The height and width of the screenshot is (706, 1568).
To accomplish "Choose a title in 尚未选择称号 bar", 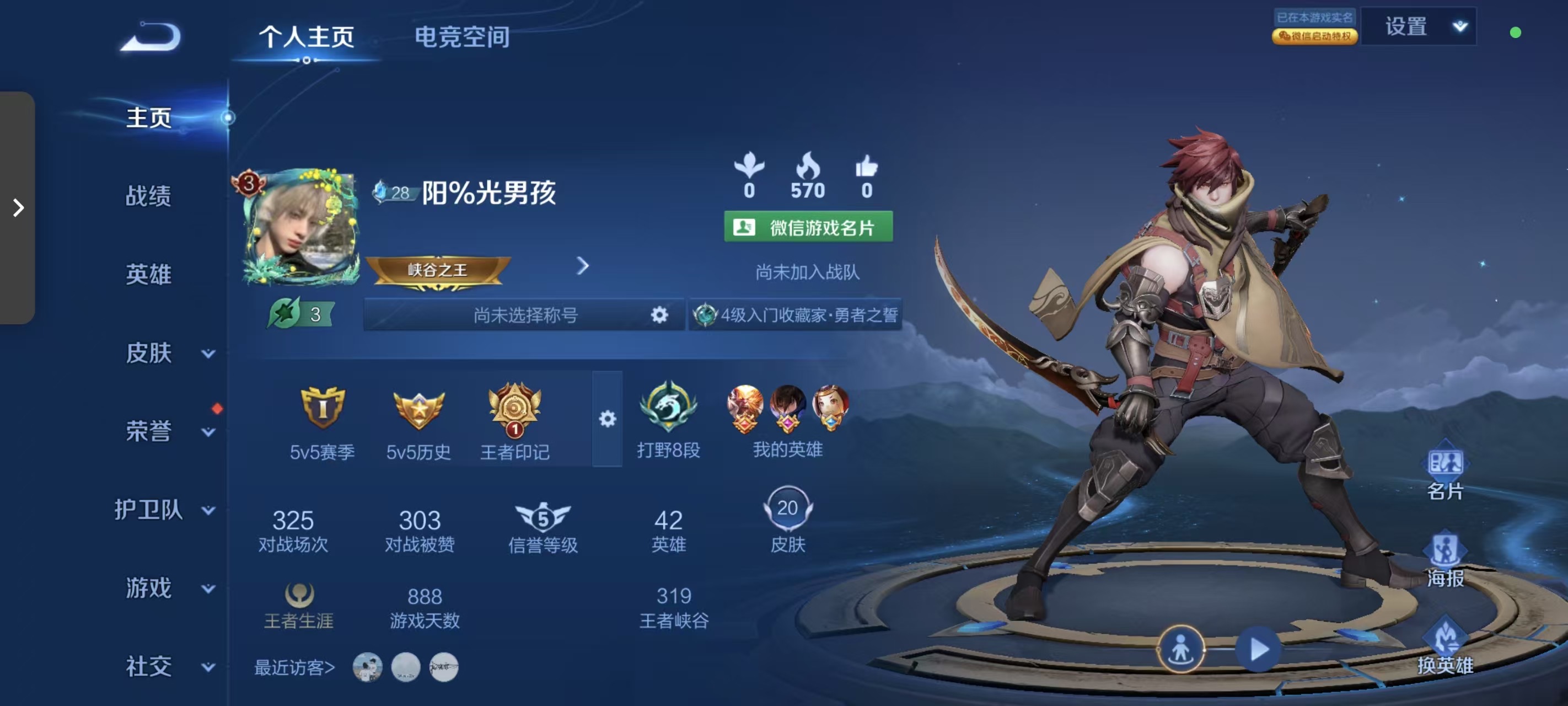I will 525,315.
